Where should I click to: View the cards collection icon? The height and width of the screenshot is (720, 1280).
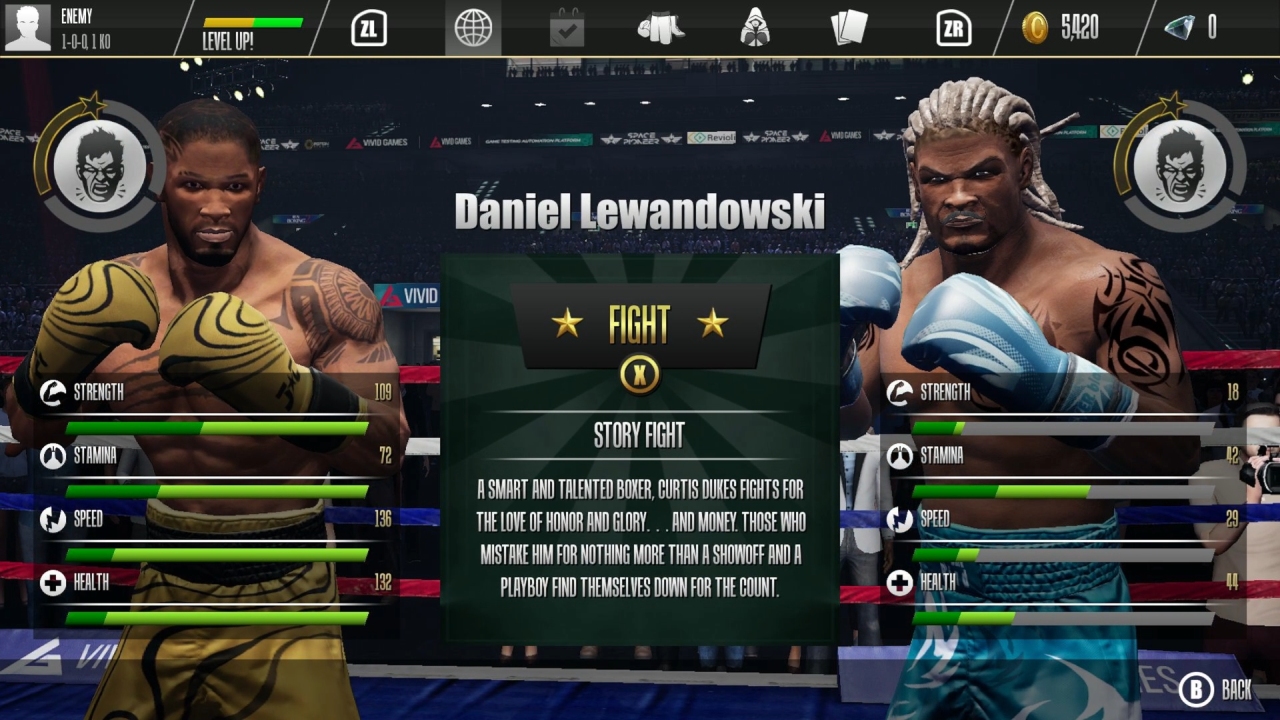[x=850, y=28]
